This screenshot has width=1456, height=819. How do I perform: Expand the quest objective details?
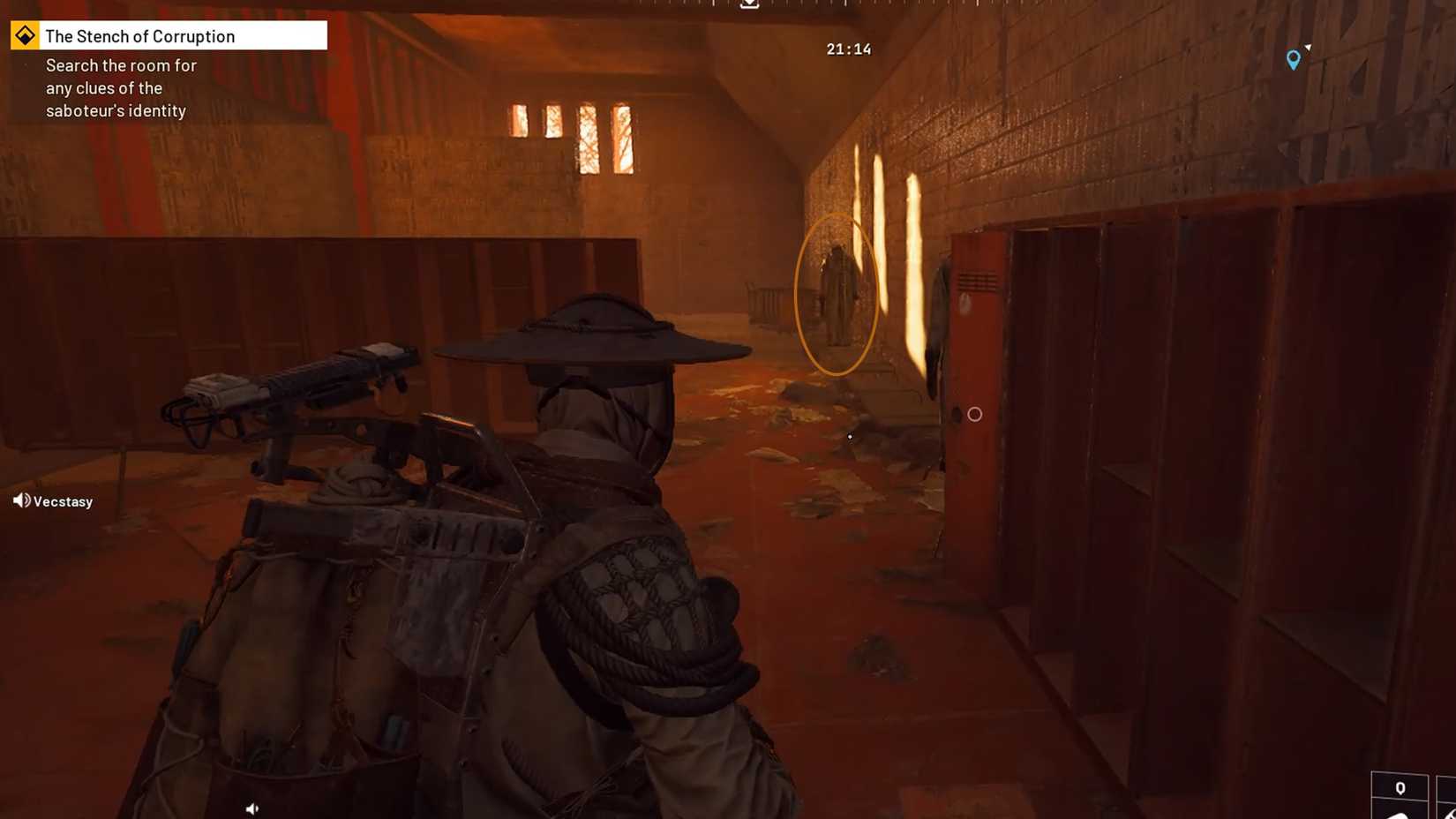point(120,87)
